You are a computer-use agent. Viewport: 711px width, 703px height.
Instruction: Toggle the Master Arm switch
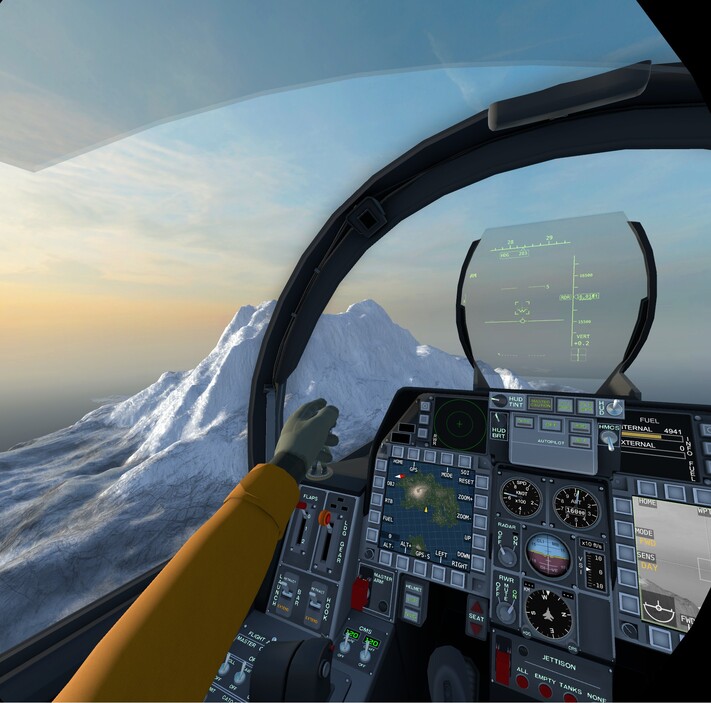pyautogui.click(x=361, y=592)
